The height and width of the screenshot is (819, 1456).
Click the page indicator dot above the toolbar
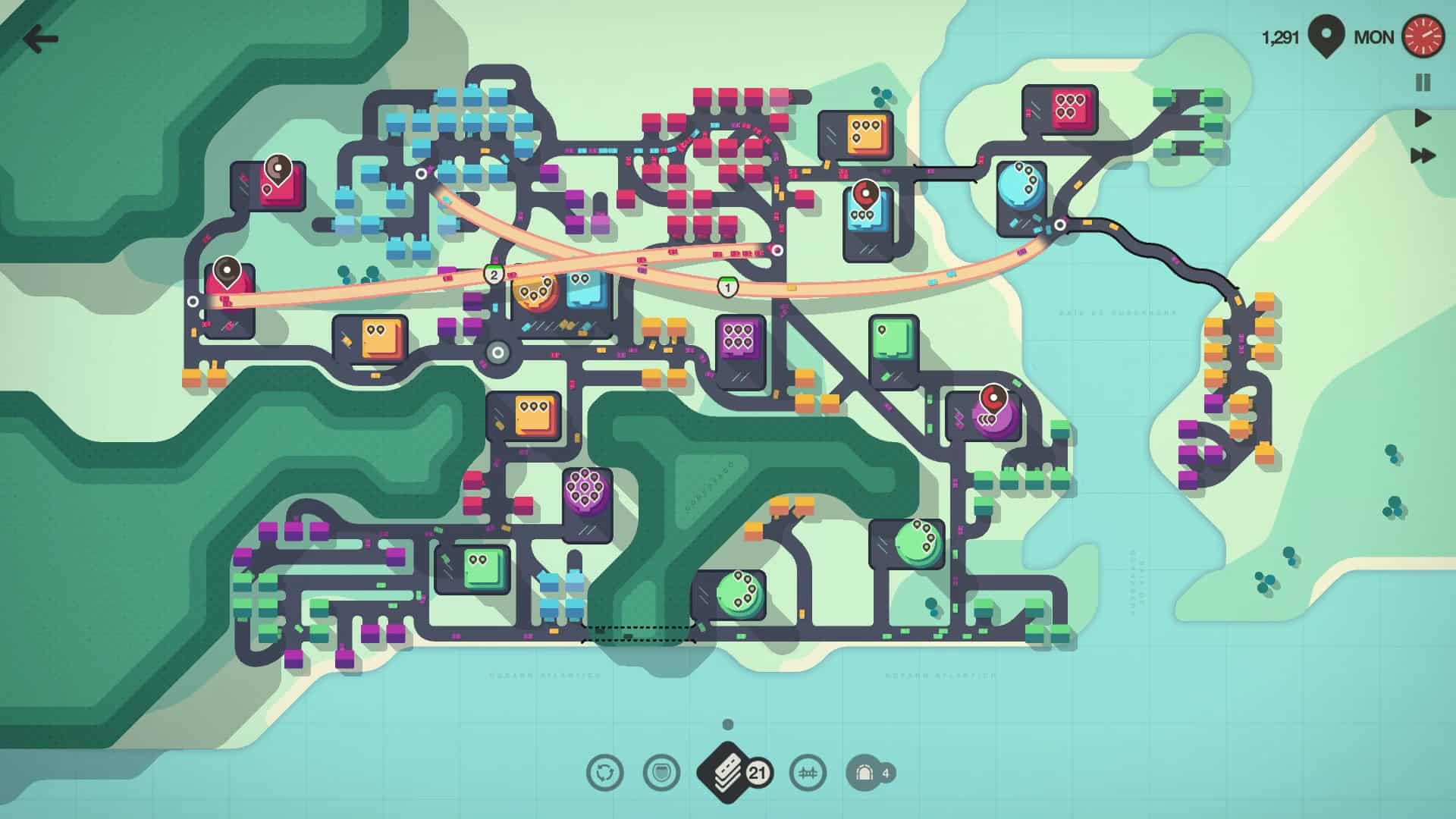tap(729, 726)
